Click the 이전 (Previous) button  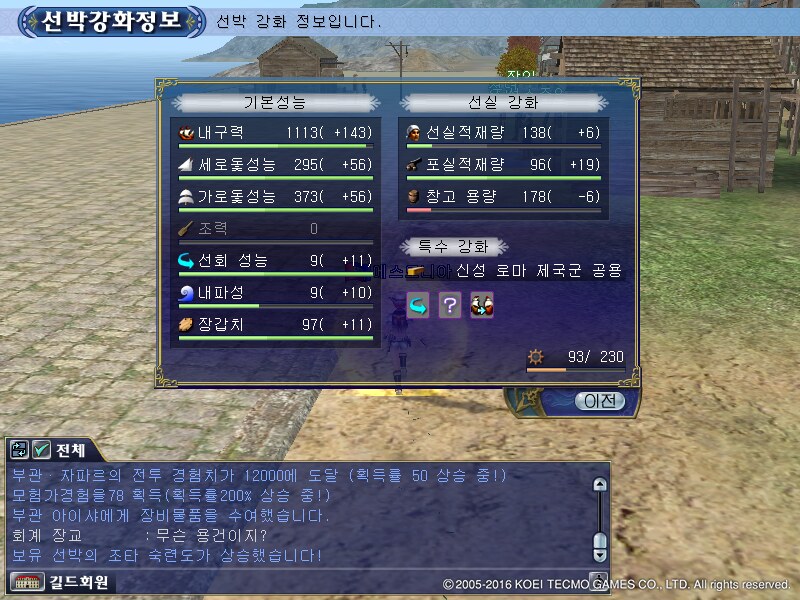[600, 401]
